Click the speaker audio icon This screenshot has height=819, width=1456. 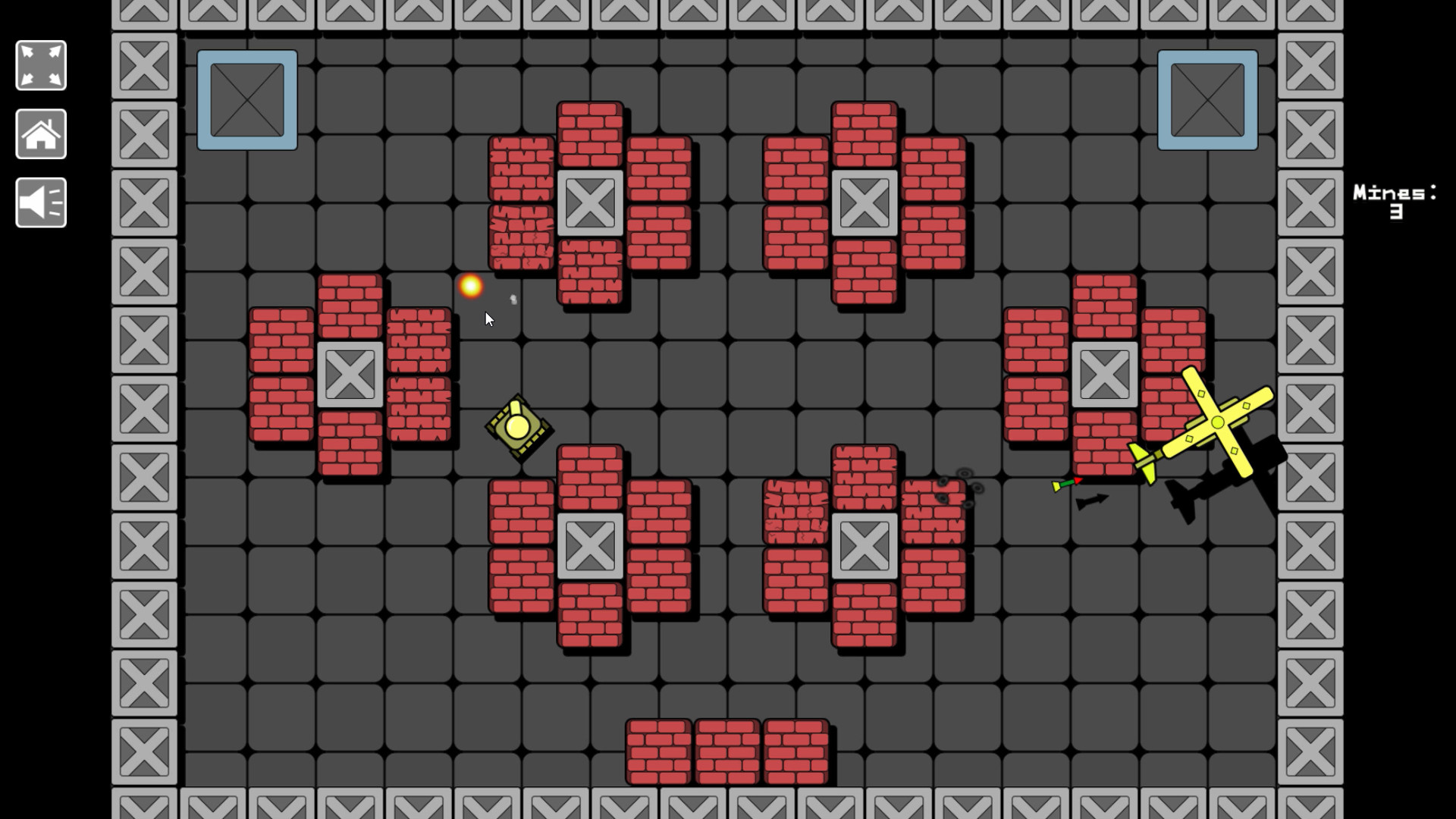[40, 202]
